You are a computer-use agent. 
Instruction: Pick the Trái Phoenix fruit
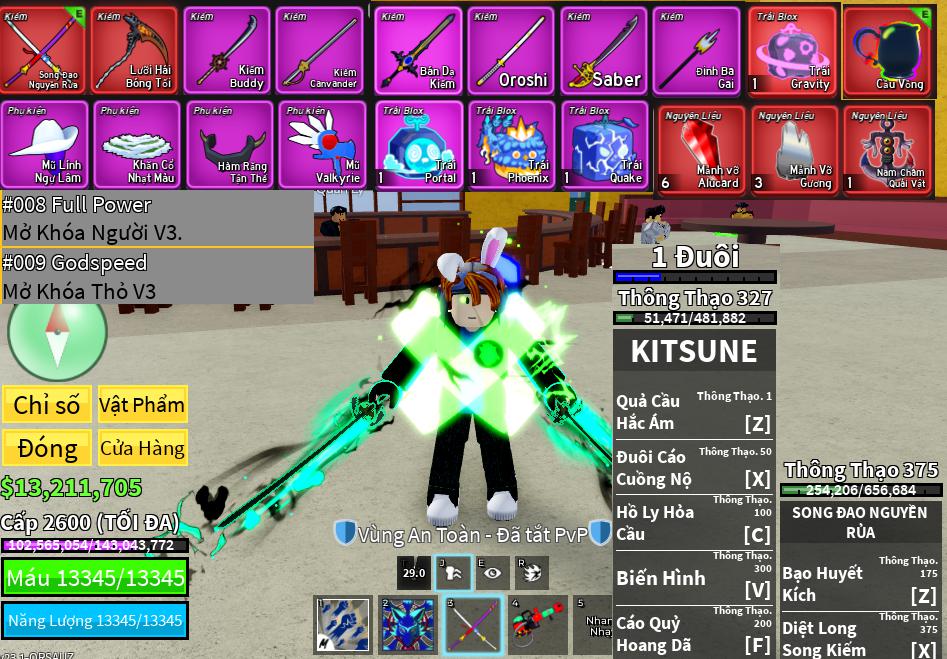pyautogui.click(x=511, y=144)
